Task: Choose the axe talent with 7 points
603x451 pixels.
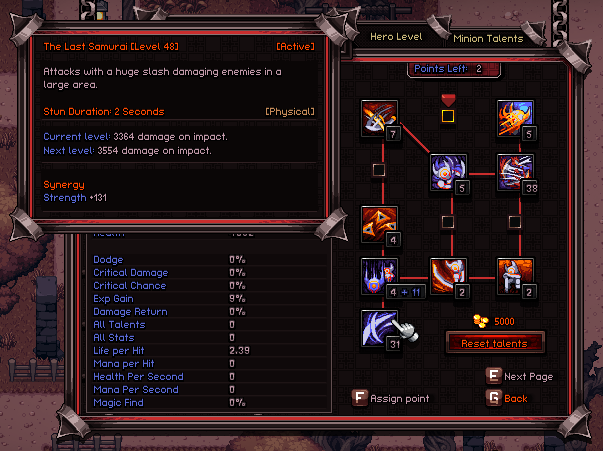Action: 379,119
